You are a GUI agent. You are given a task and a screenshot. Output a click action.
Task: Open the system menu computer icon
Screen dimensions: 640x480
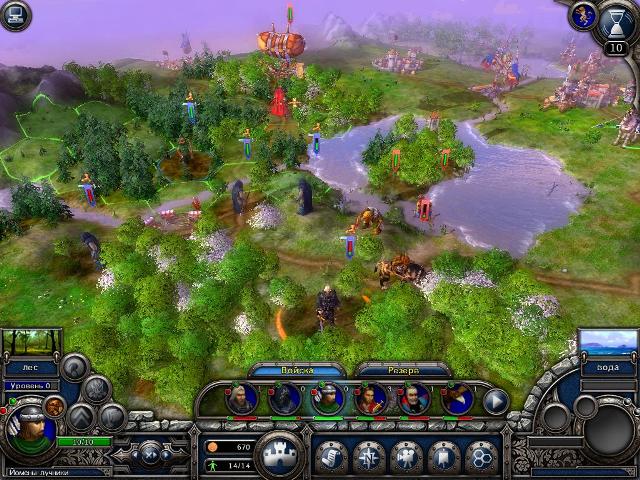tap(15, 17)
